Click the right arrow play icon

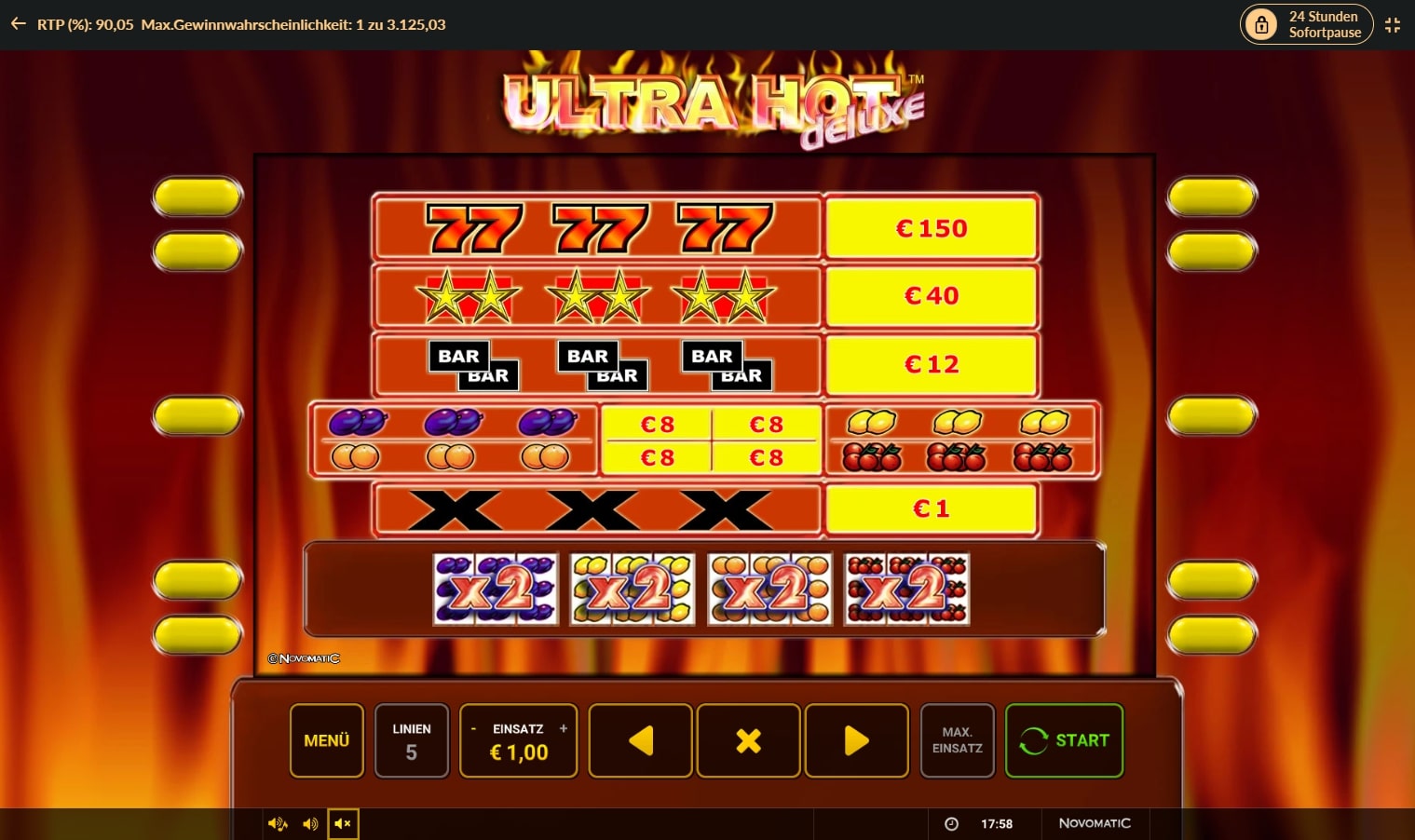[856, 740]
